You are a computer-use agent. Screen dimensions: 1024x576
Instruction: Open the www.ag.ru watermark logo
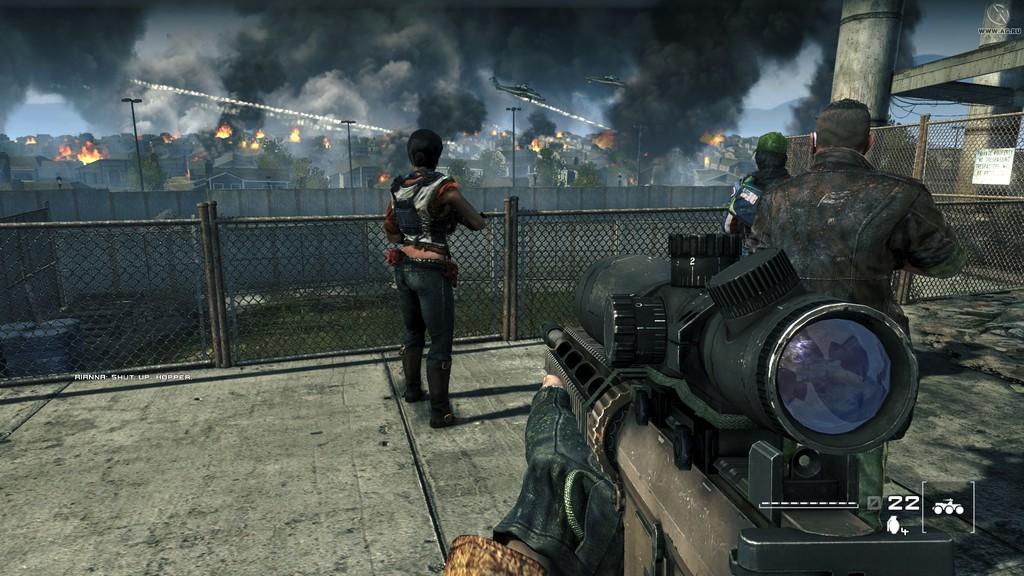(998, 18)
